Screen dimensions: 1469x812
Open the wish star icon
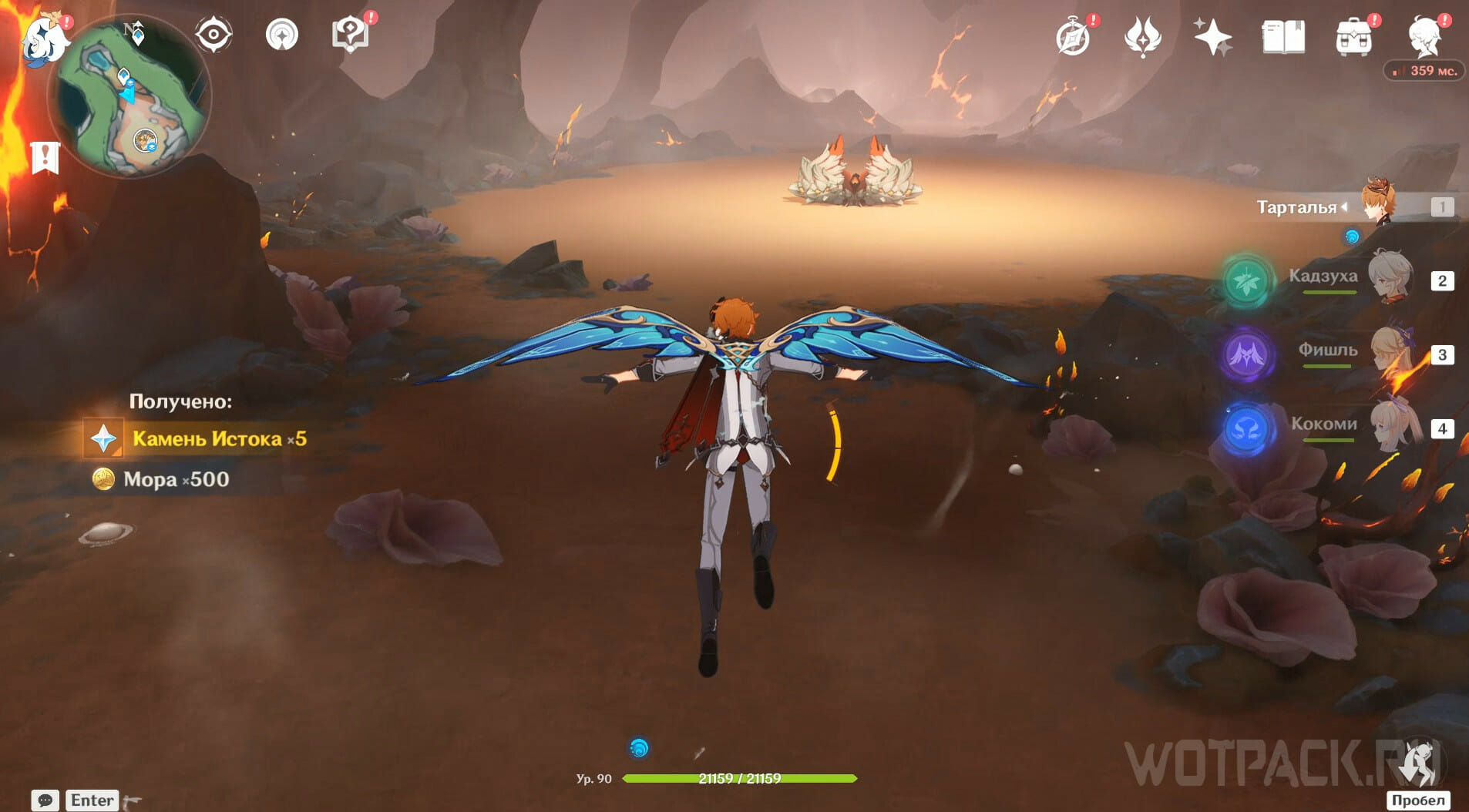pos(1212,37)
